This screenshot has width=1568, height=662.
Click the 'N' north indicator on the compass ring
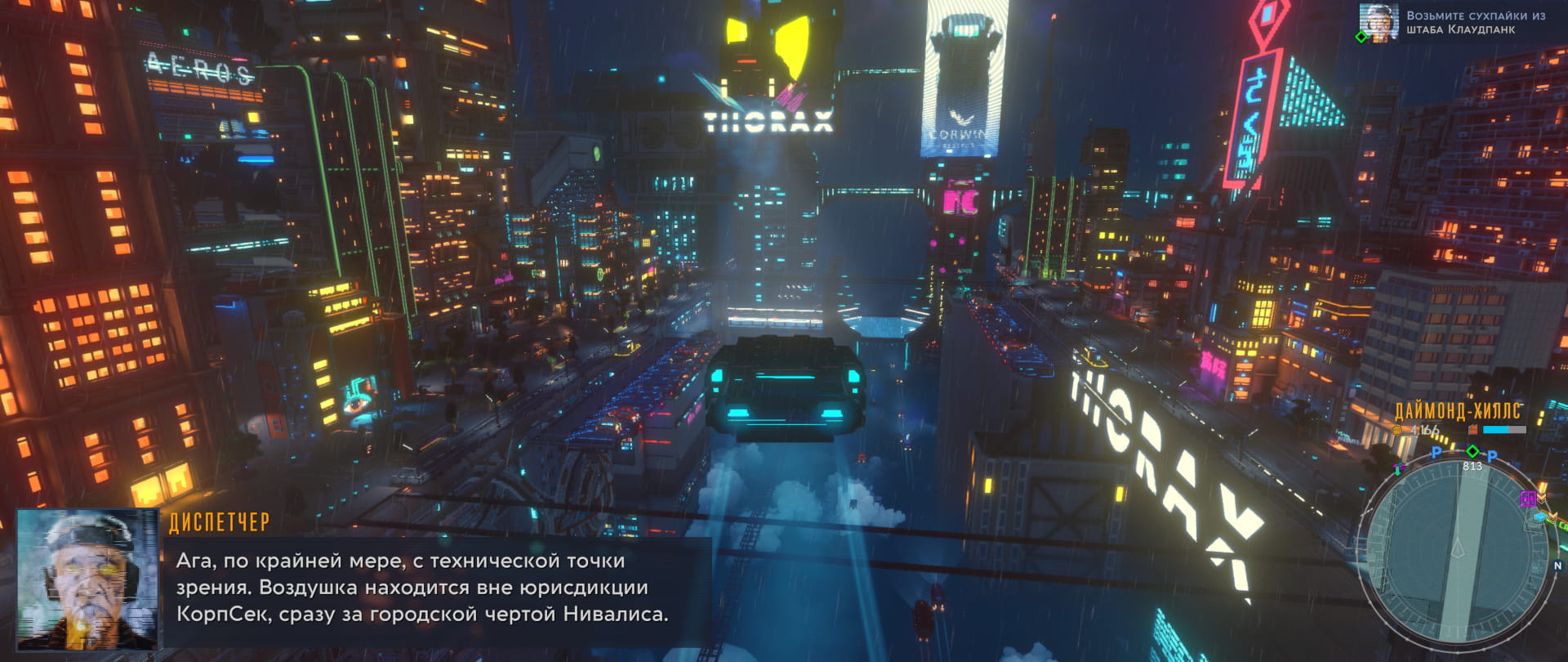tap(1557, 565)
